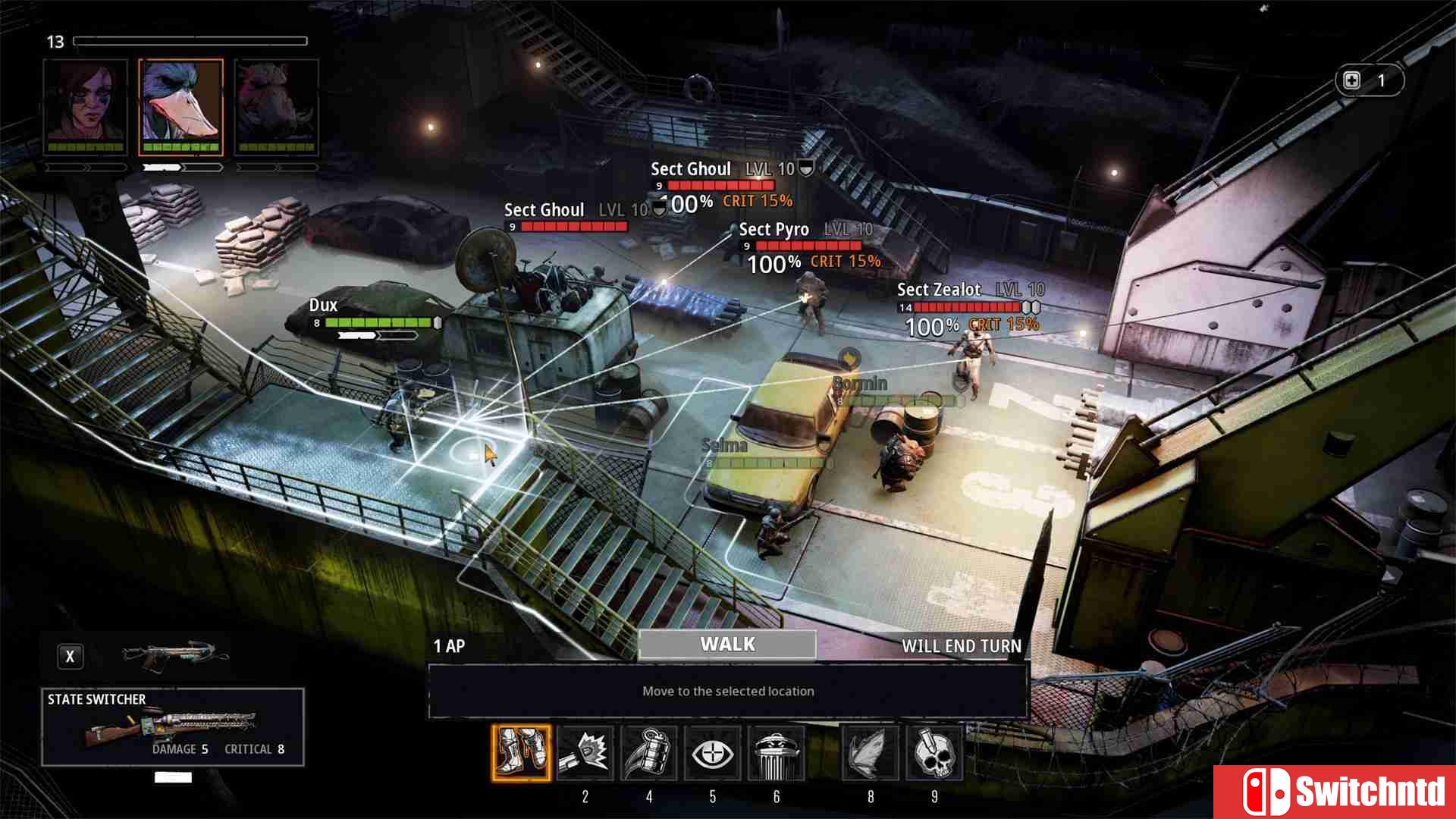Enable Overwatch with the eye icon
Image resolution: width=1456 pixels, height=819 pixels.
coord(713,753)
